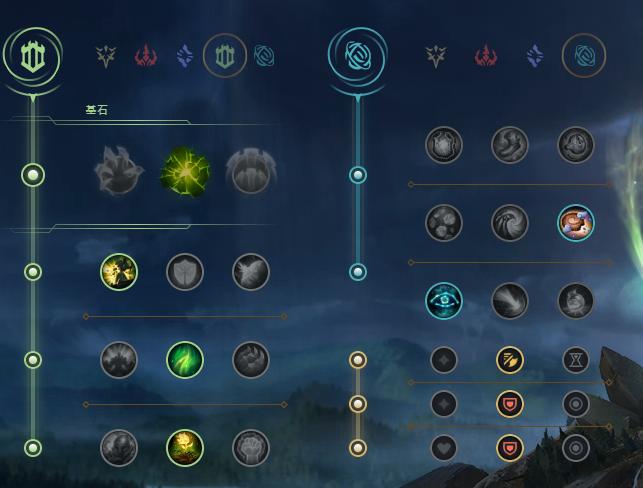
Task: Select the Demolish rune
Action: 119,272
